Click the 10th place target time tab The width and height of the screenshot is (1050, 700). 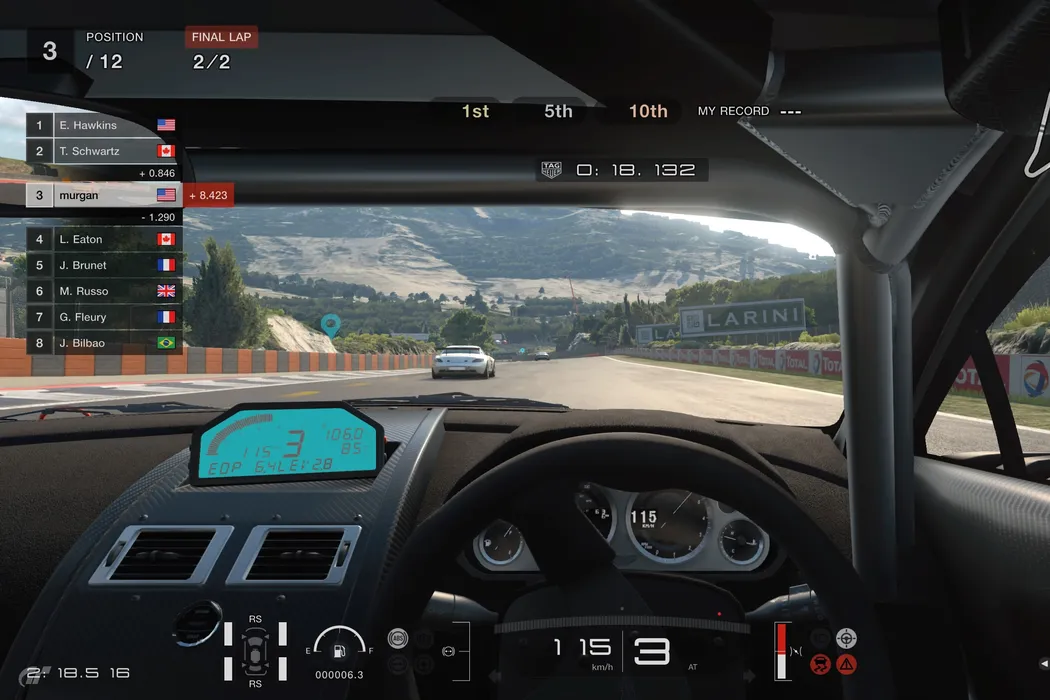coord(647,111)
